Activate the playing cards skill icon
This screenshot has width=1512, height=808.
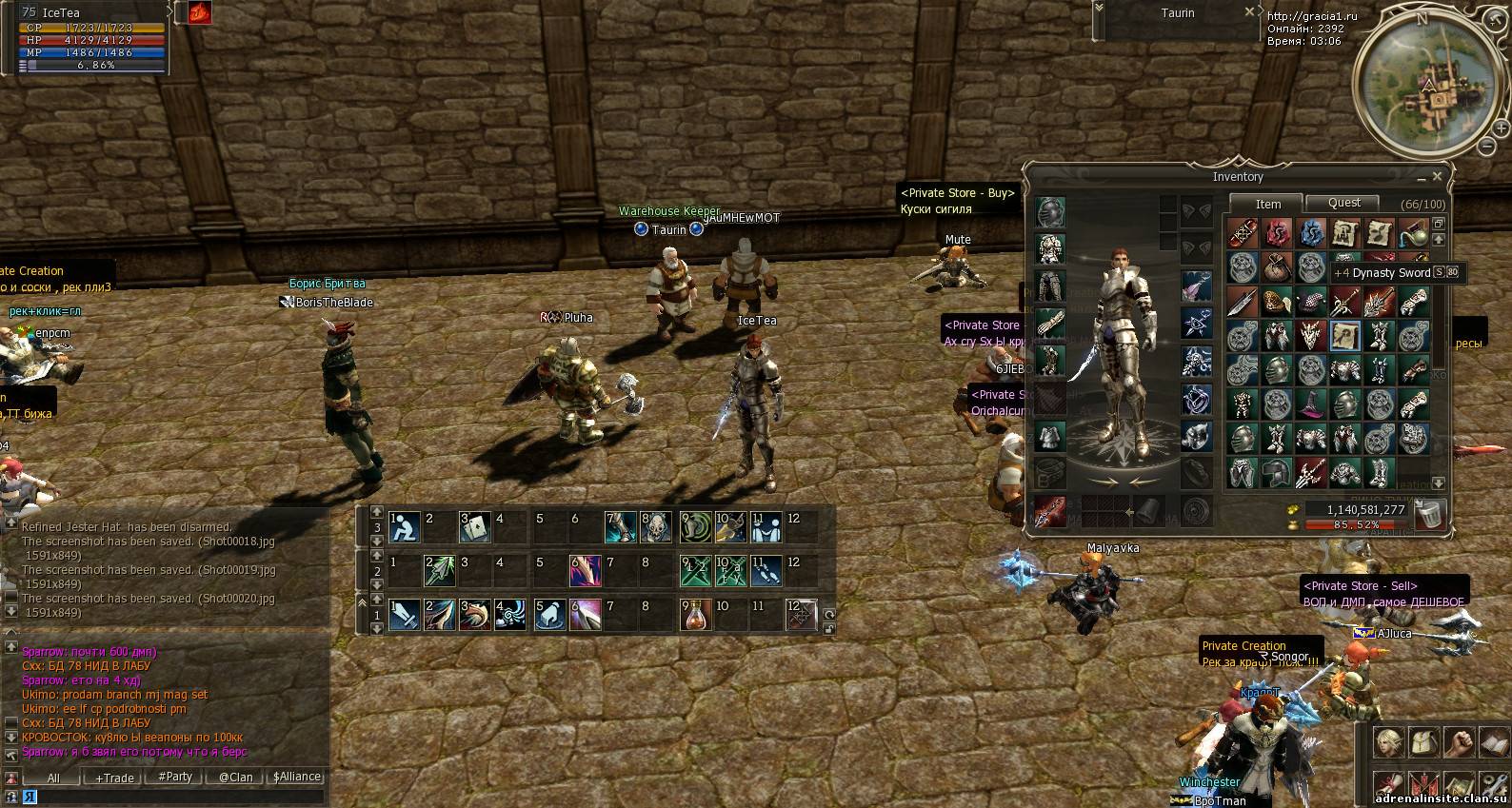[474, 527]
